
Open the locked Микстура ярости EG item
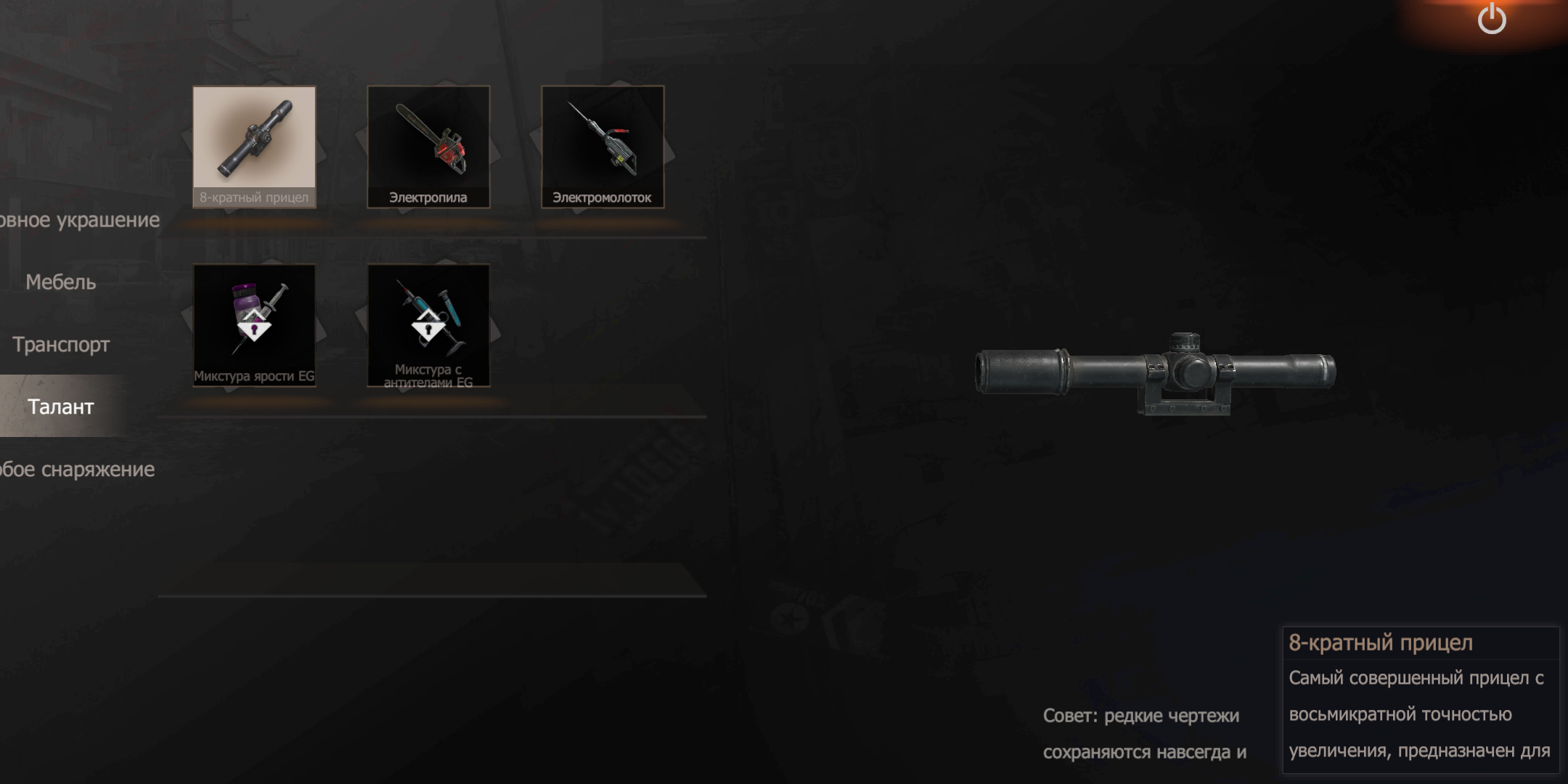(254, 325)
